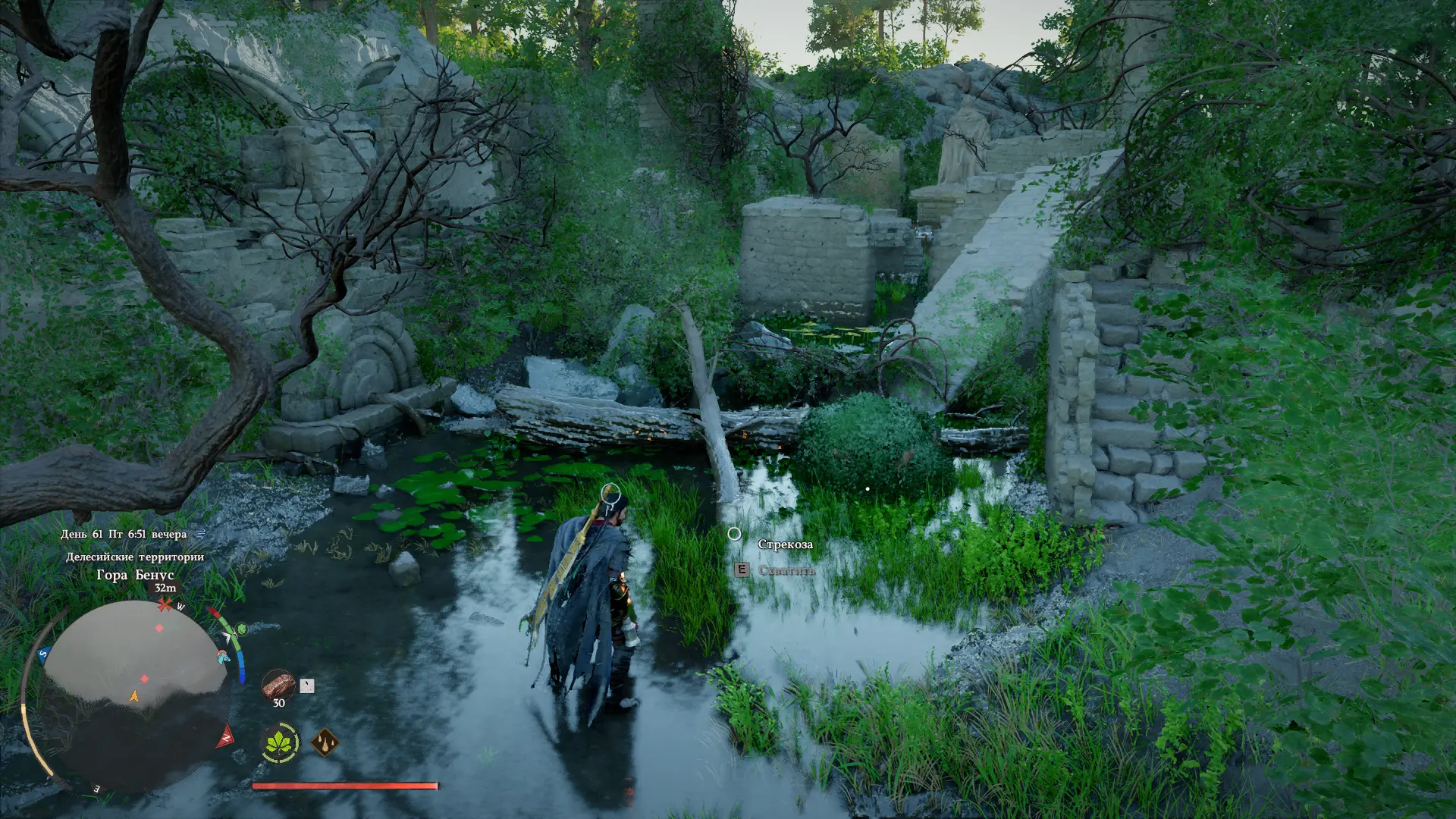The width and height of the screenshot is (1456, 819).
Task: Select the Стрекоза interaction target circle
Action: click(x=734, y=534)
